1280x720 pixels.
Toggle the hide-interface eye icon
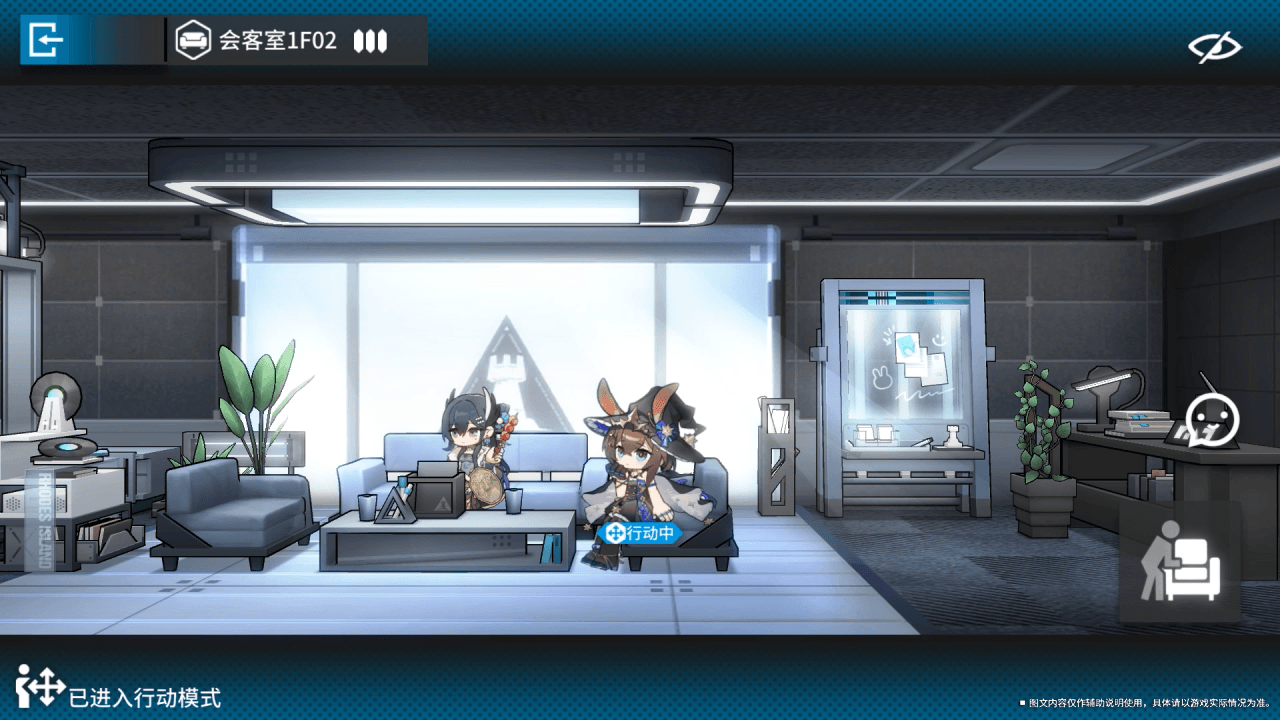pos(1214,46)
